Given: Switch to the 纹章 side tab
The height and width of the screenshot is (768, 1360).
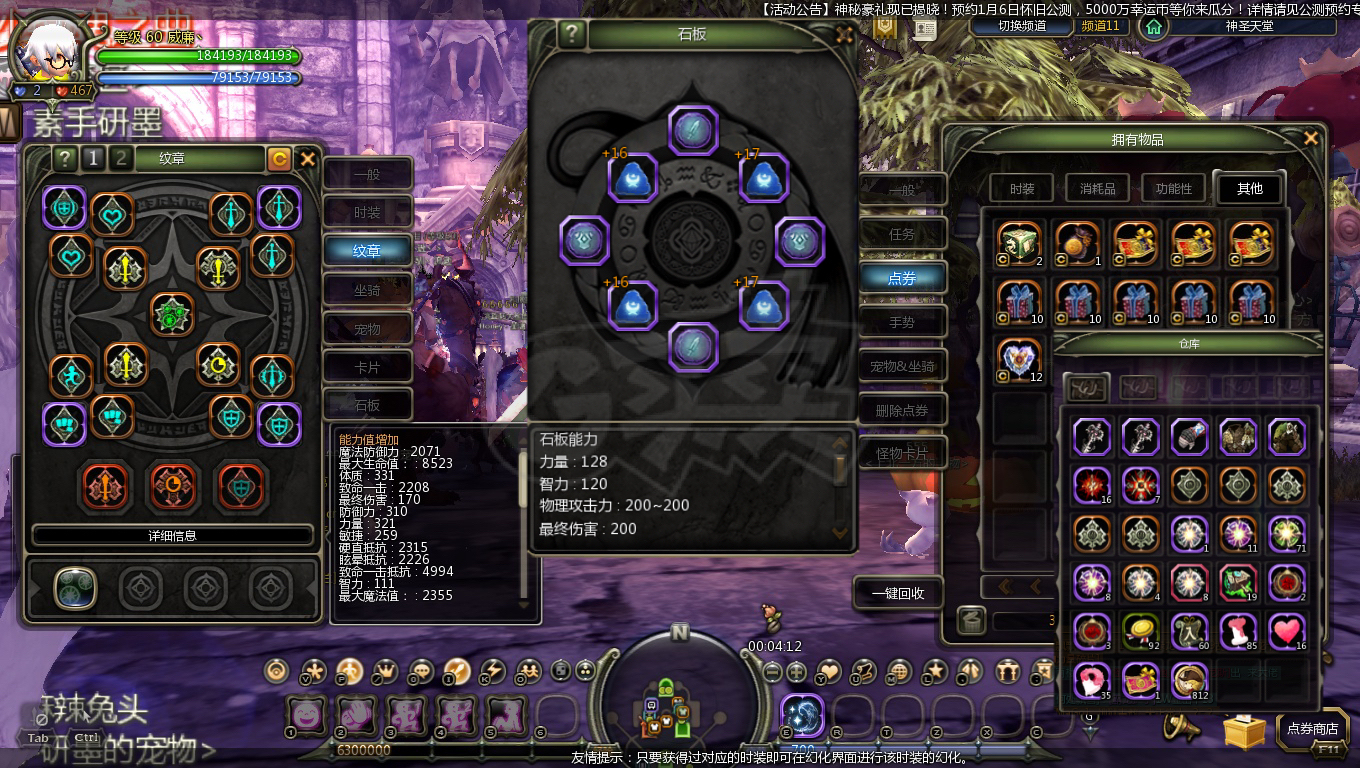Looking at the screenshot, I should coord(367,251).
